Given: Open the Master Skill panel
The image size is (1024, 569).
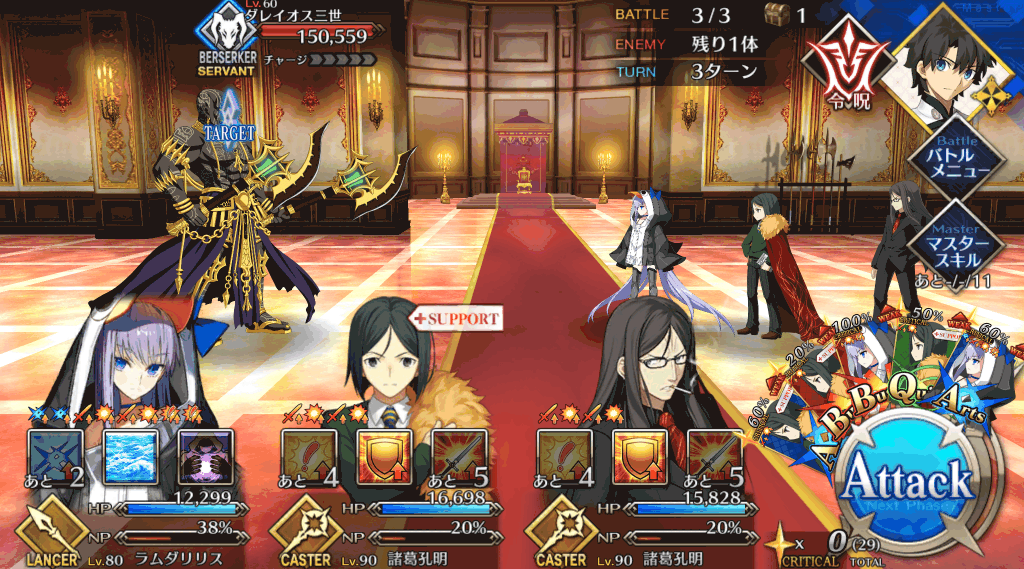Looking at the screenshot, I should point(962,237).
